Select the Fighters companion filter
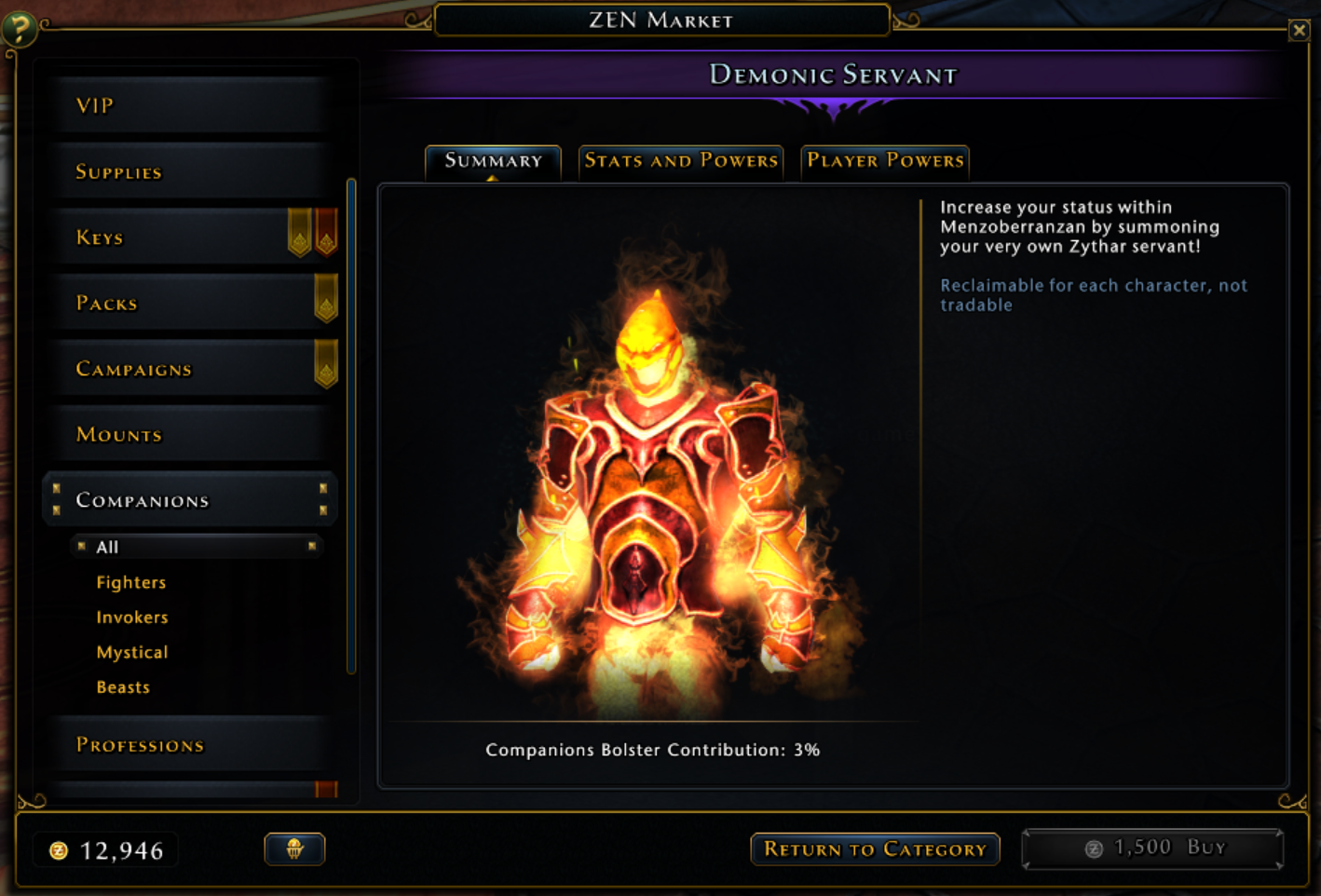Screen dimensions: 1321x896 (130, 581)
